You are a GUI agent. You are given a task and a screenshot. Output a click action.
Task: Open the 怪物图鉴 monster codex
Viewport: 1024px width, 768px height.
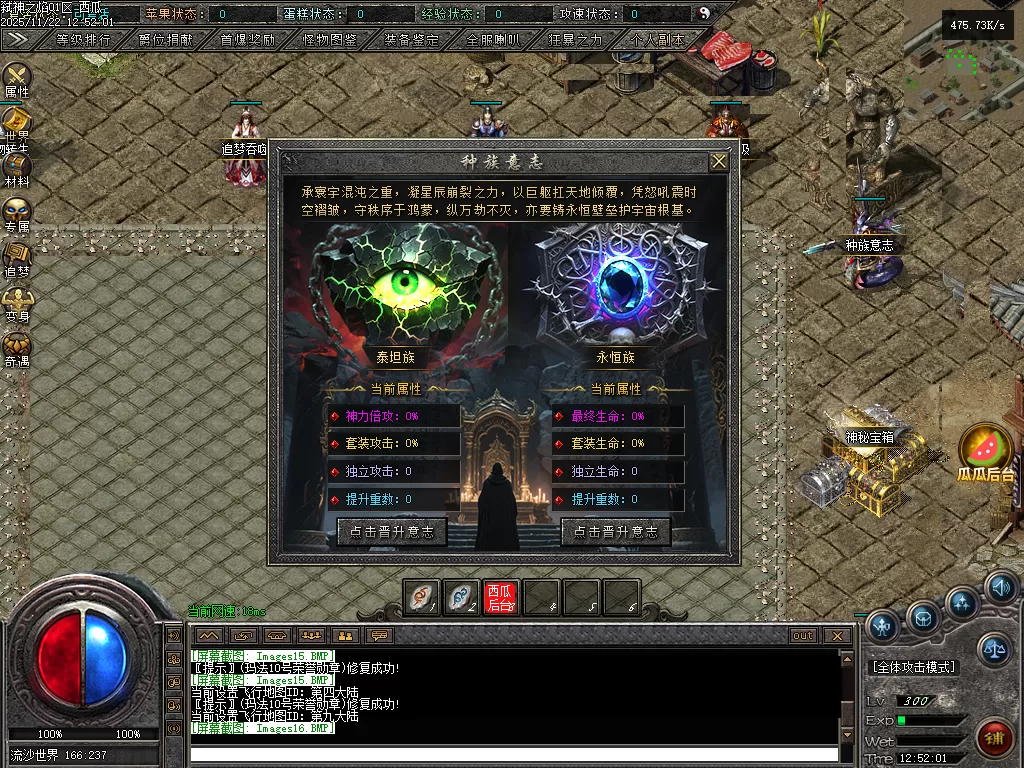(x=329, y=40)
